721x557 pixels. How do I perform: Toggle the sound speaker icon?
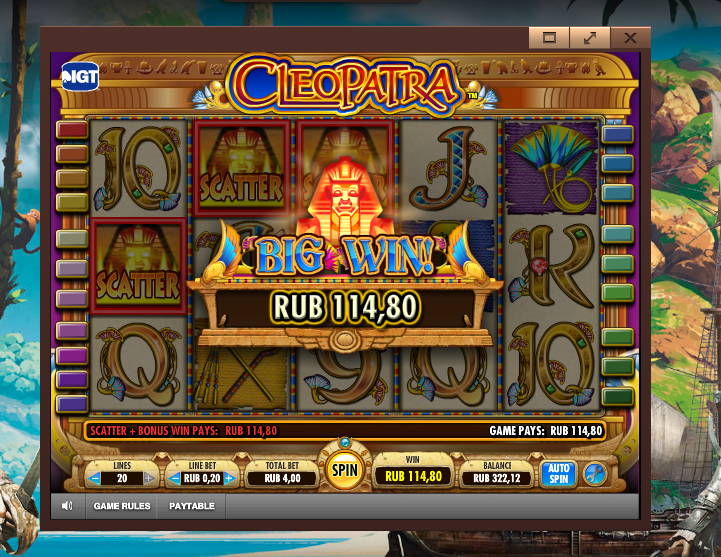click(67, 506)
